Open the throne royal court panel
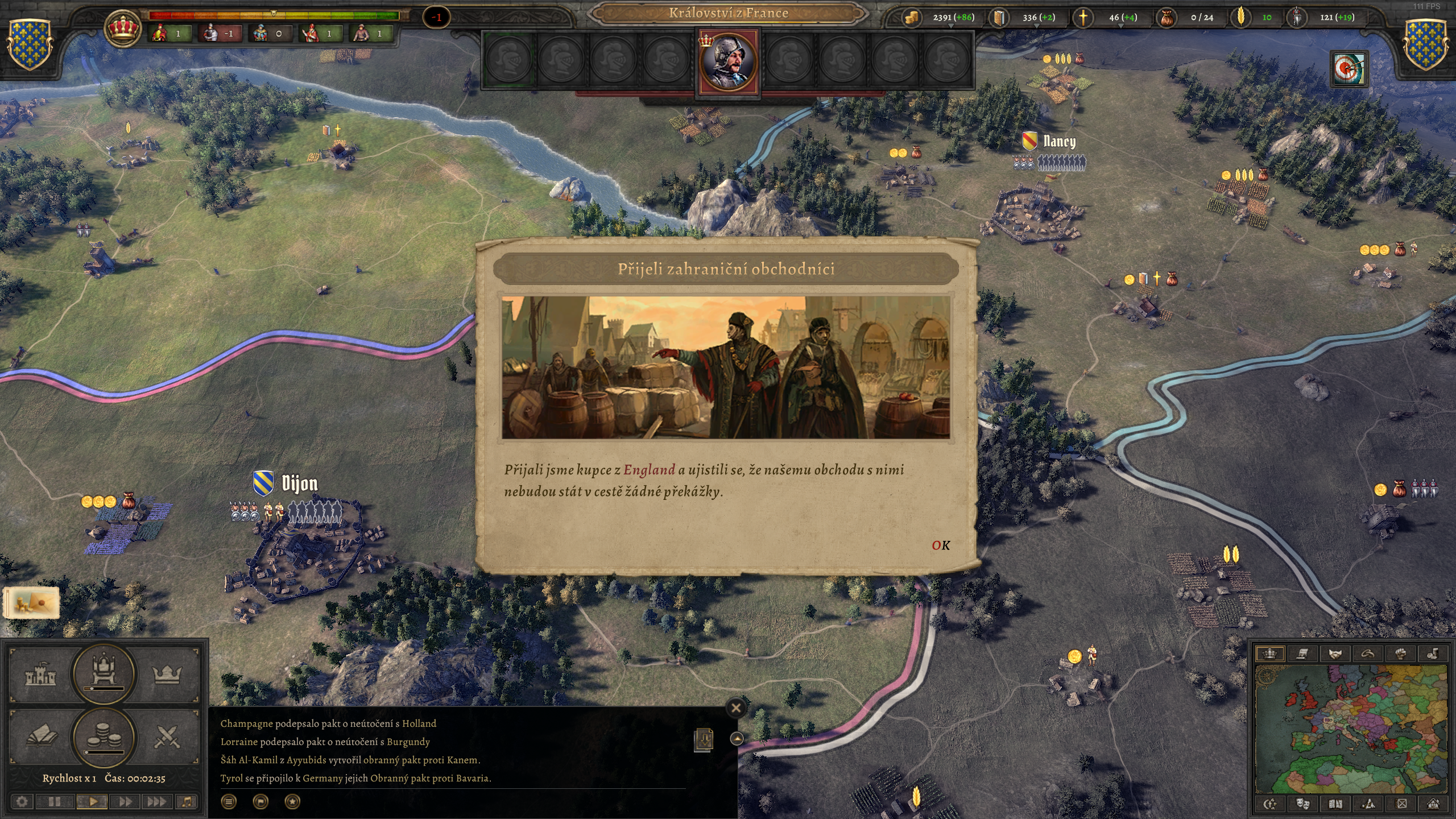Image resolution: width=1456 pixels, height=819 pixels. (104, 673)
